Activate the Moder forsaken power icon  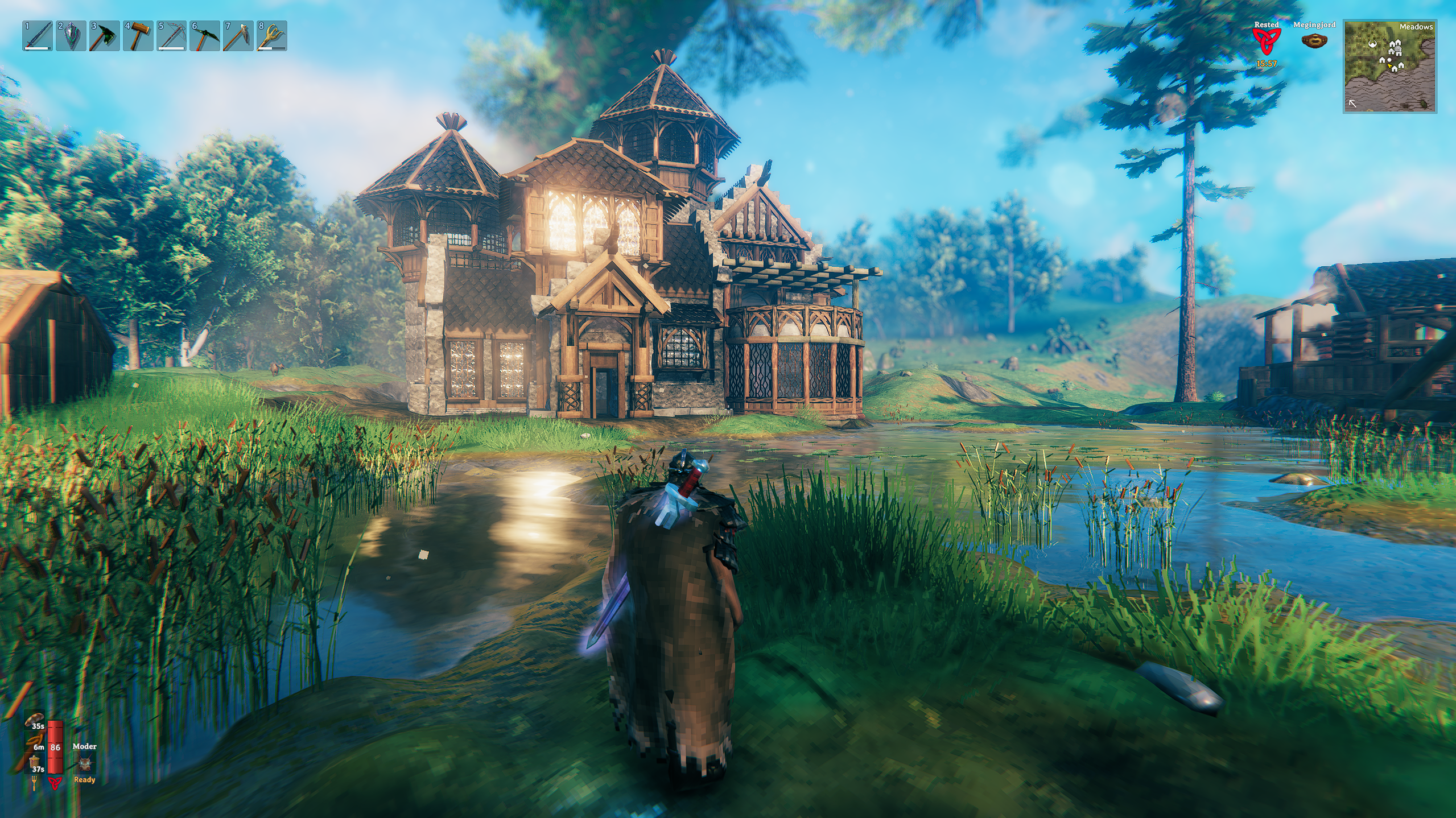tap(85, 763)
